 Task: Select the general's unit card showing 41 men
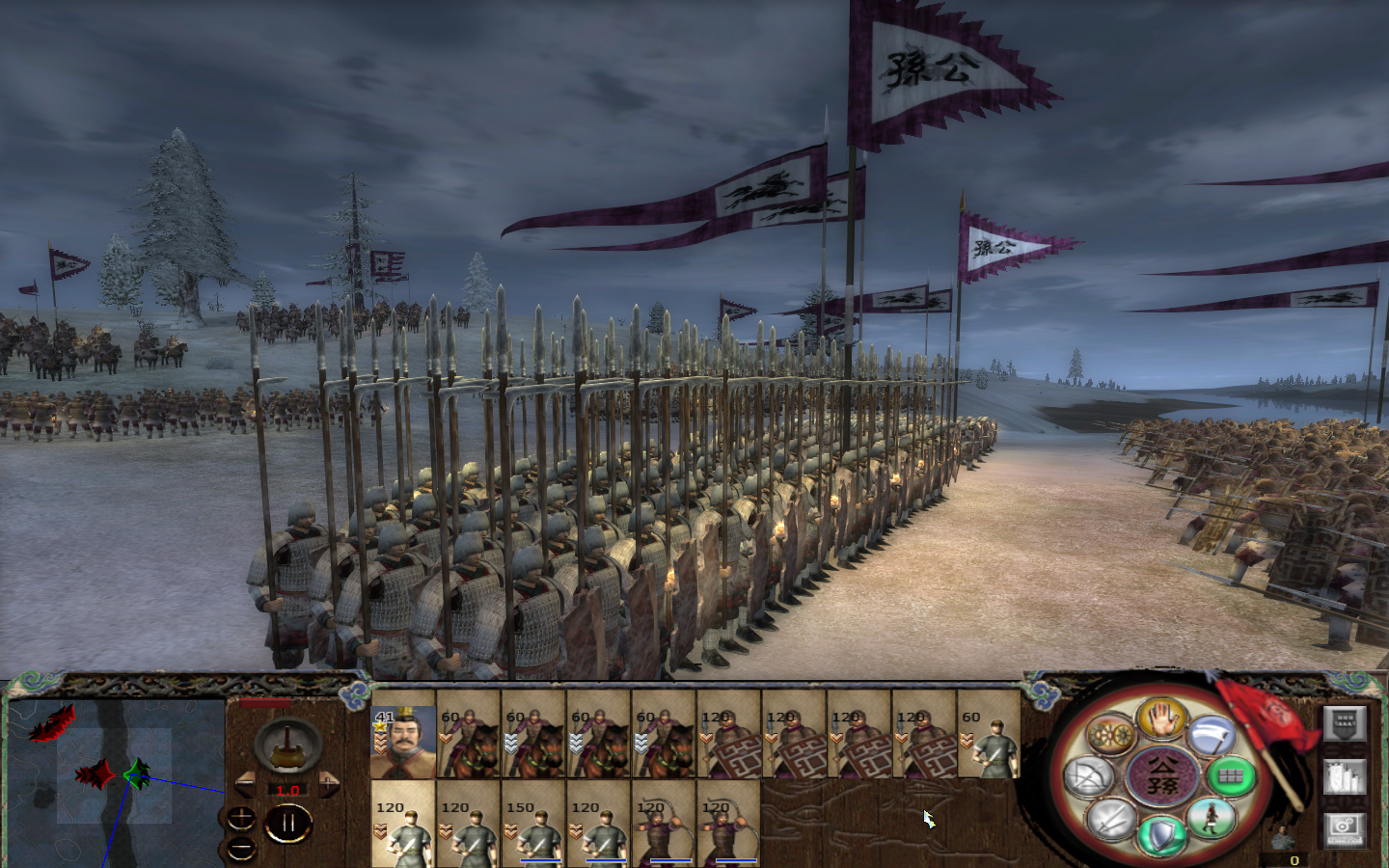[403, 741]
